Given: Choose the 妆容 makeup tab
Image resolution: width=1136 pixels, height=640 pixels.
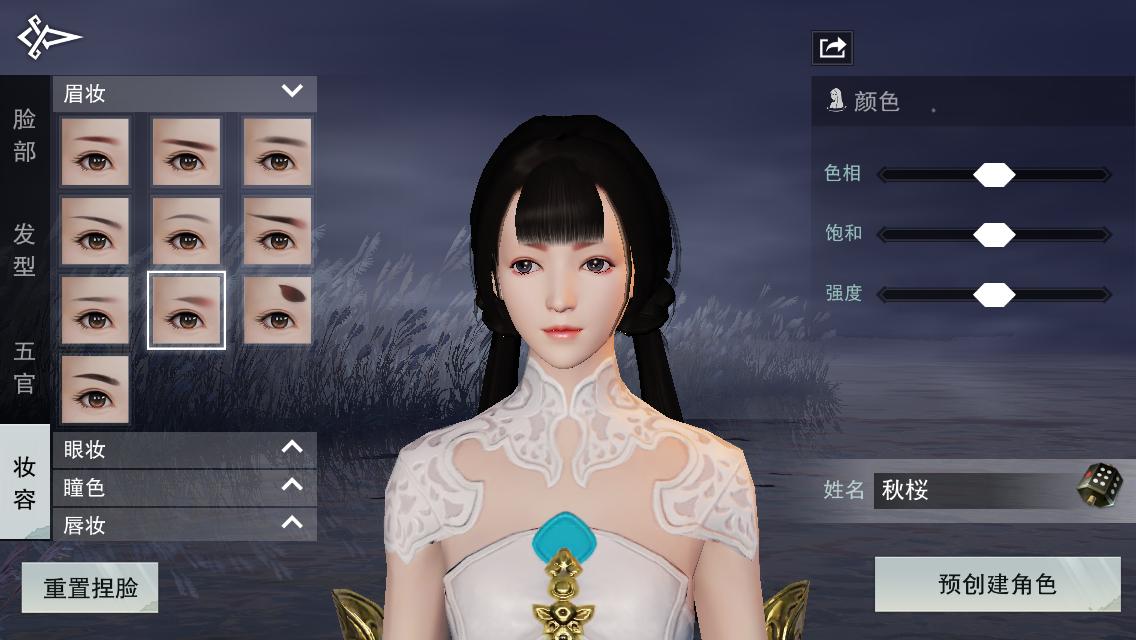Looking at the screenshot, I should [x=24, y=482].
